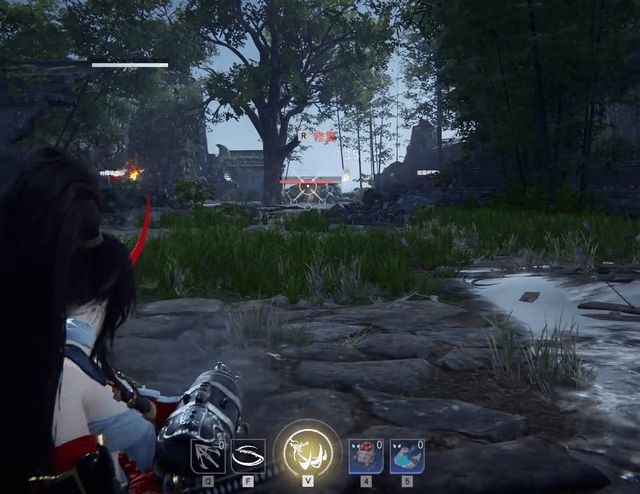Activate the white swirl slash skill
Screen dimensions: 640x494
[248, 456]
